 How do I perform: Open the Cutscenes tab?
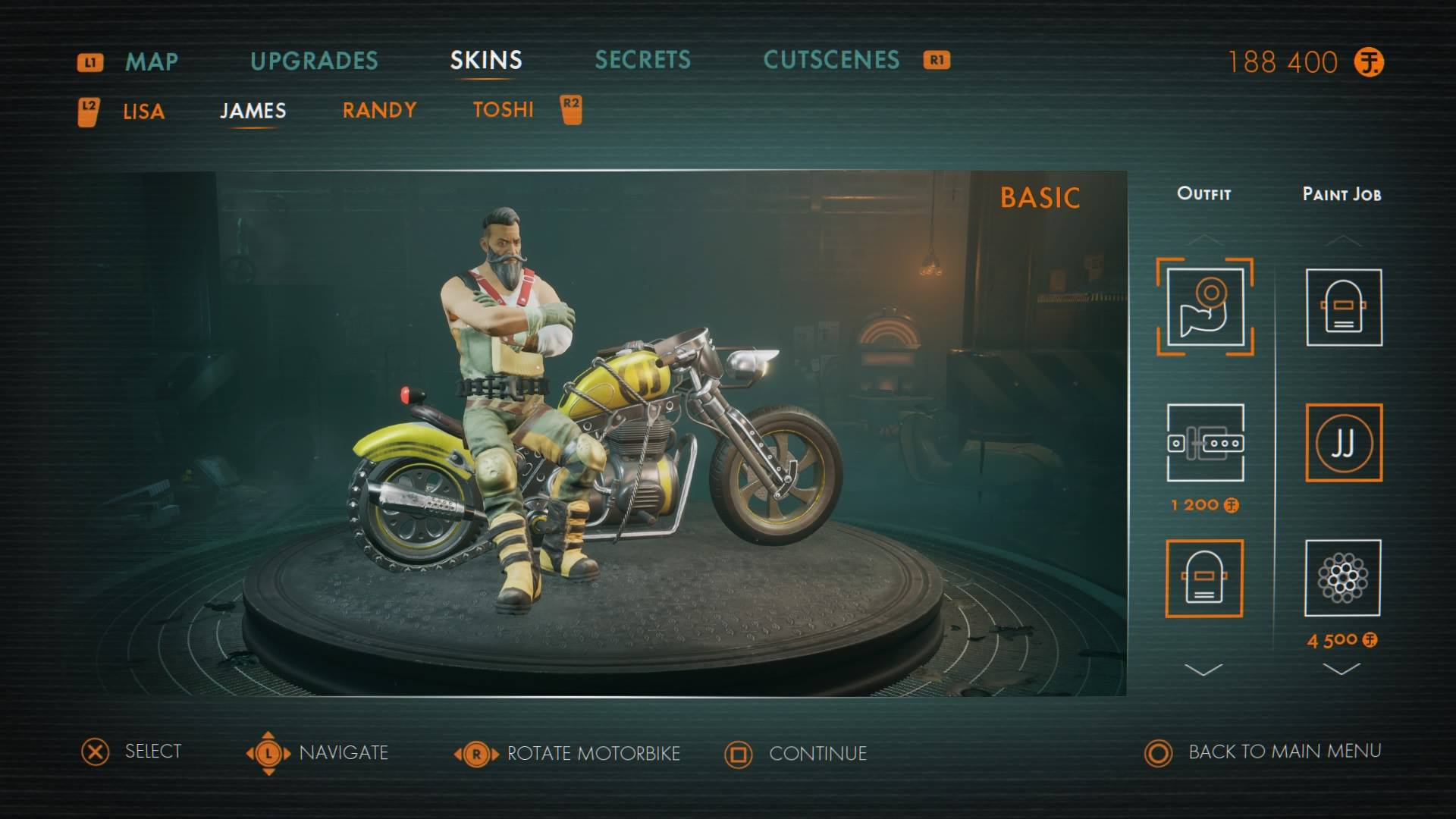(831, 60)
